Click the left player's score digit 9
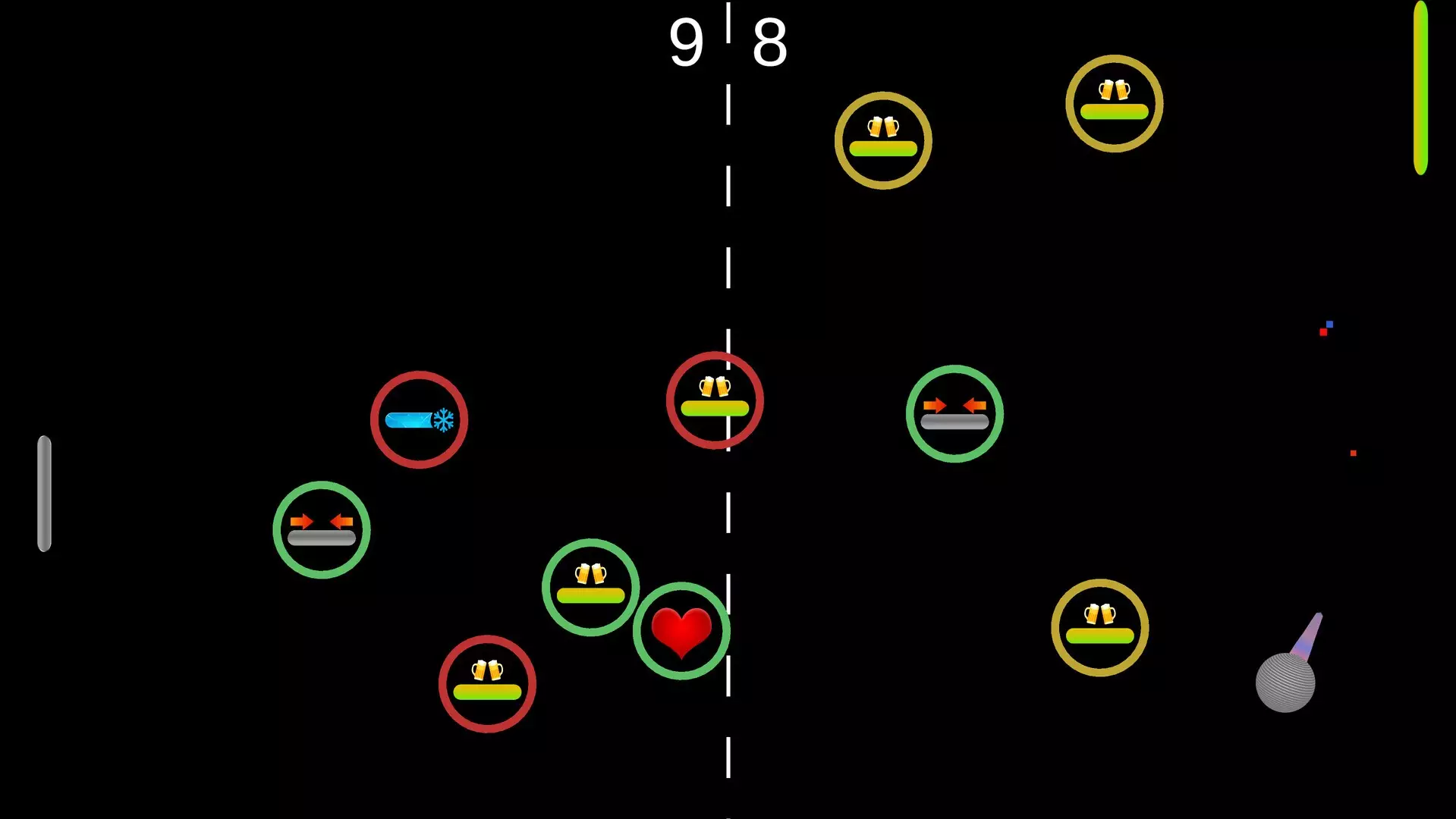 (x=685, y=43)
